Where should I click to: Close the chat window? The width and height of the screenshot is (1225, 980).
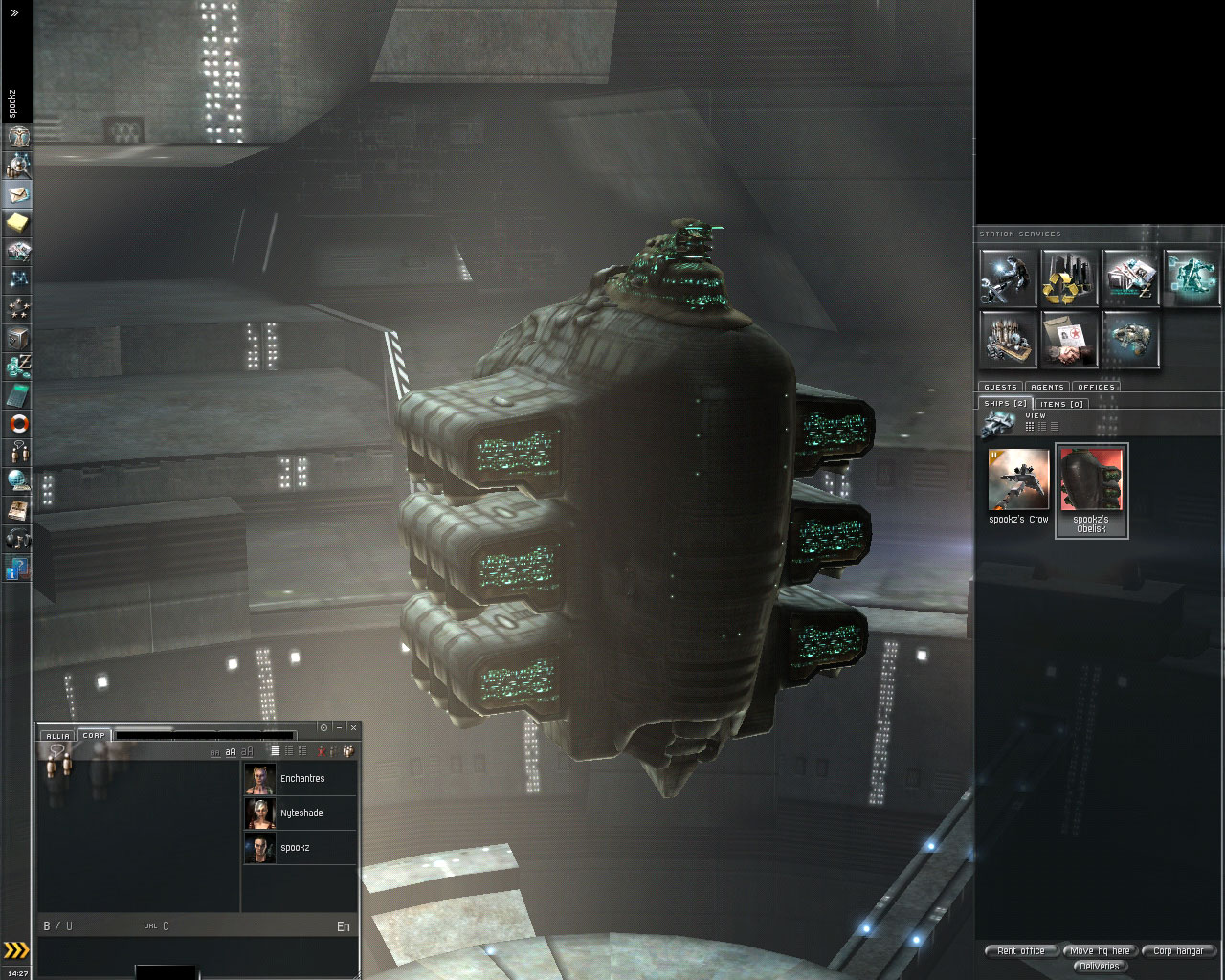tap(353, 728)
